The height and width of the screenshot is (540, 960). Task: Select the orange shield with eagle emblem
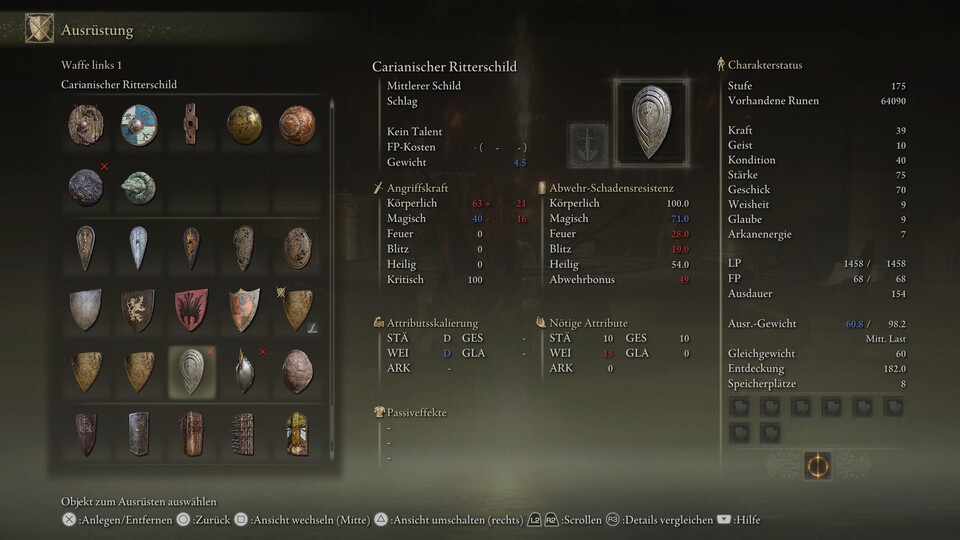[x=244, y=309]
